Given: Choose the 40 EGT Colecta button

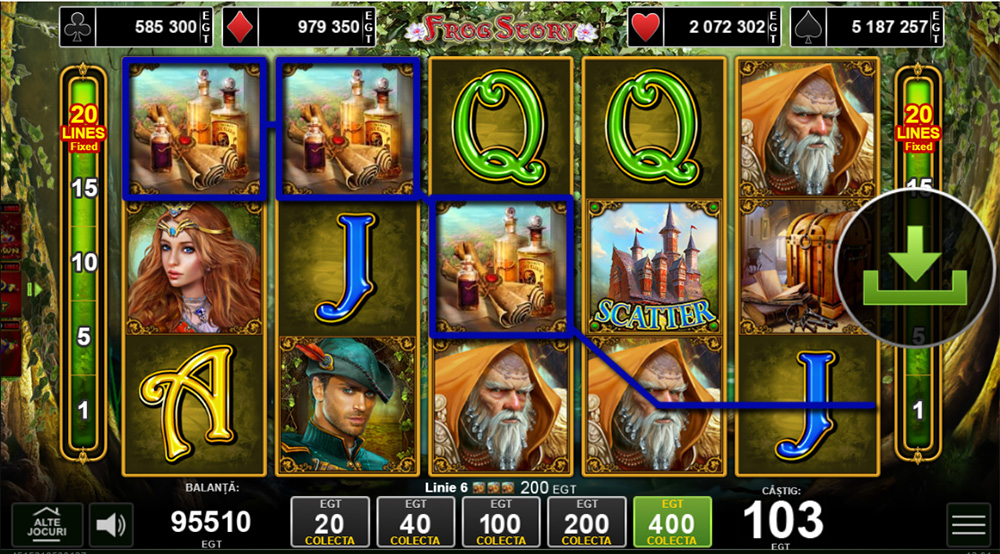Looking at the screenshot, I should point(415,522).
